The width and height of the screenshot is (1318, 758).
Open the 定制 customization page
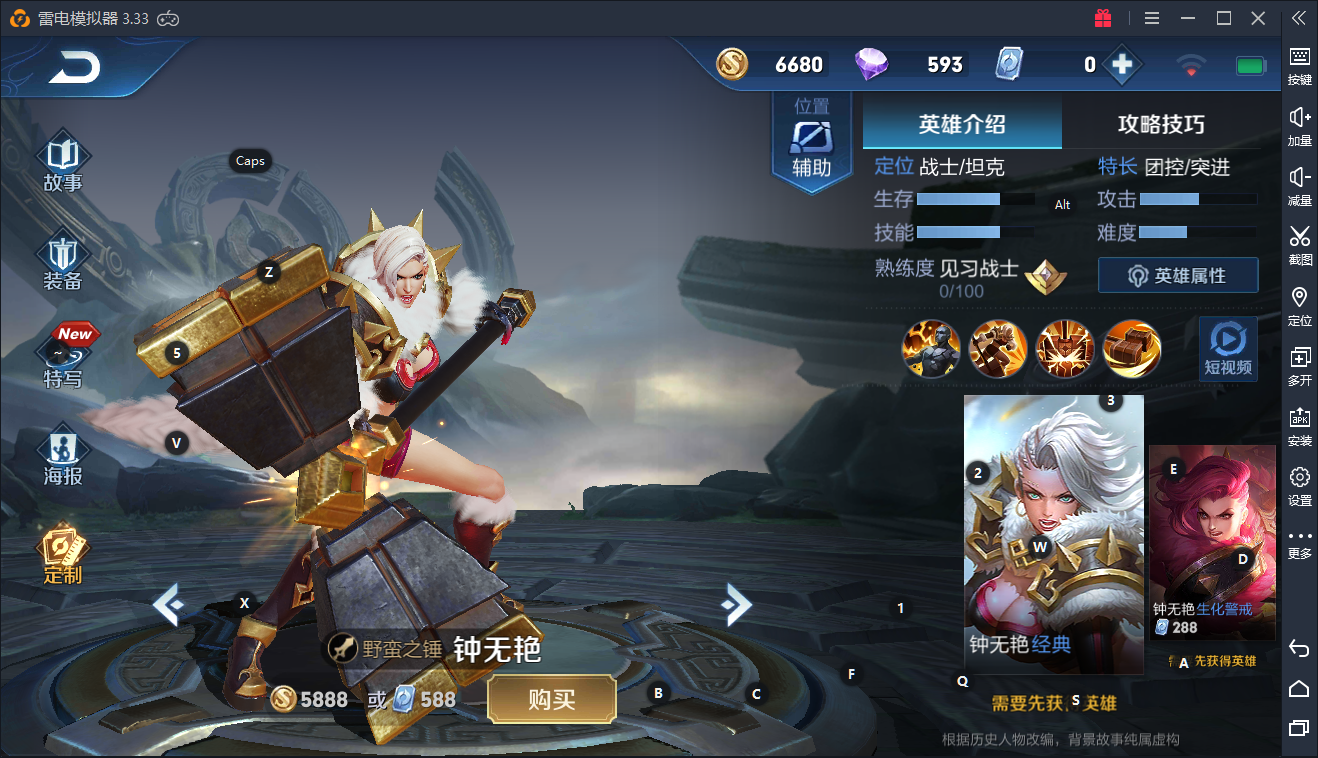63,556
